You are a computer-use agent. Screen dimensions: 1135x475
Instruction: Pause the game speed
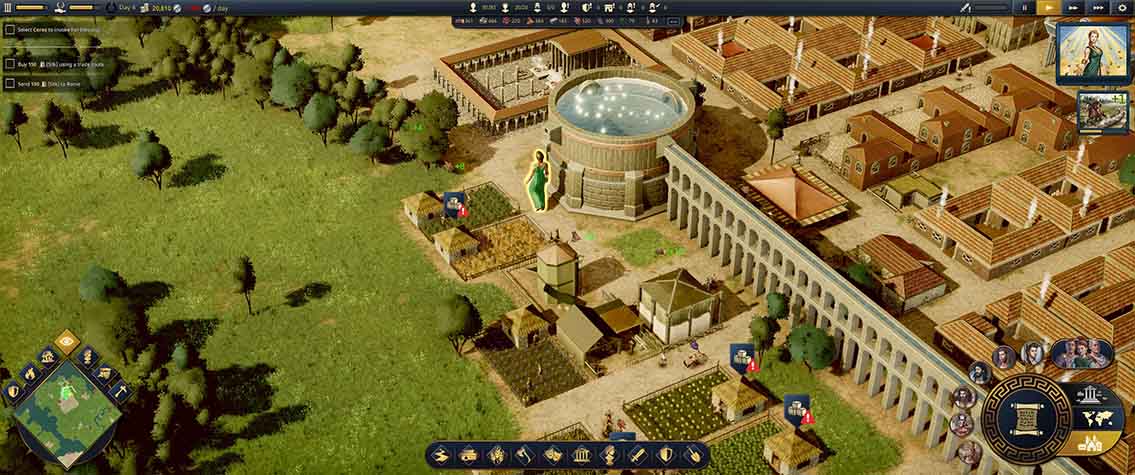(1024, 7)
